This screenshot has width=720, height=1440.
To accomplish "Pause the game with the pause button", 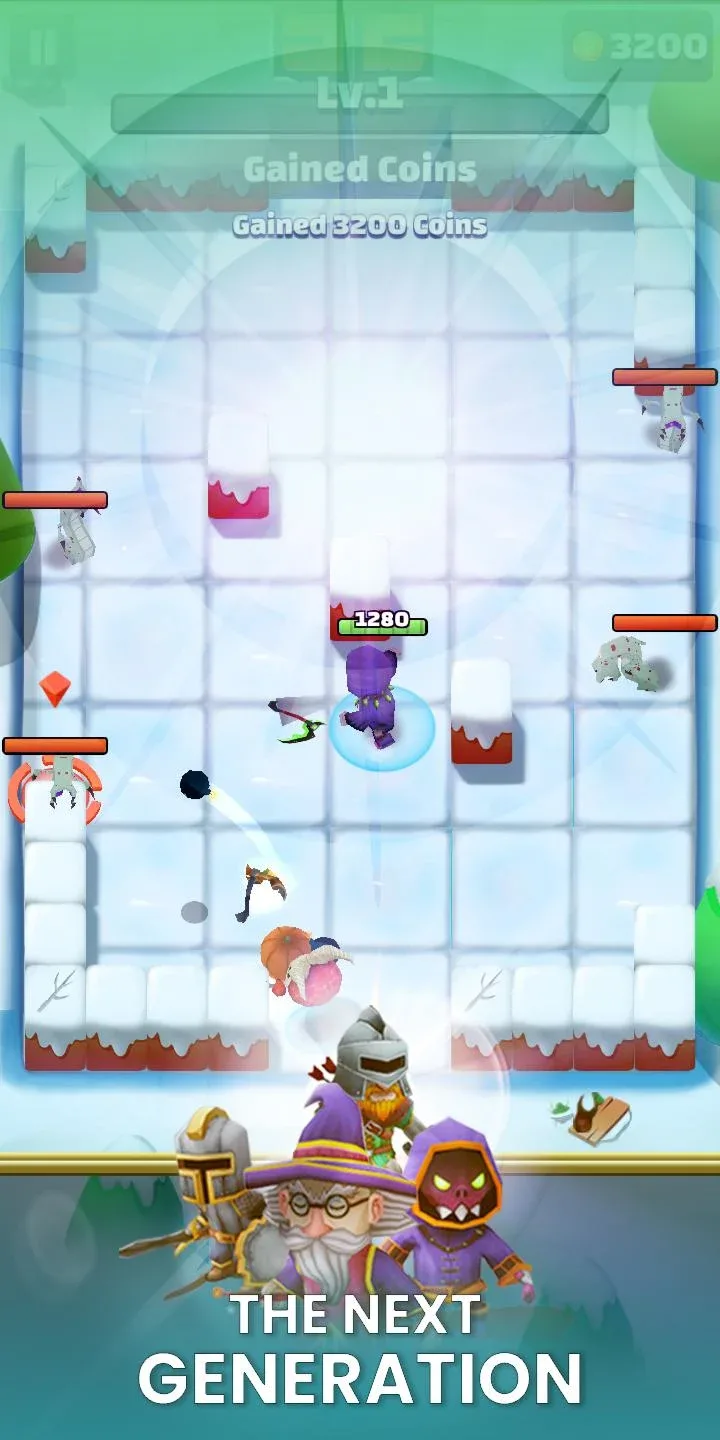I will click(41, 47).
